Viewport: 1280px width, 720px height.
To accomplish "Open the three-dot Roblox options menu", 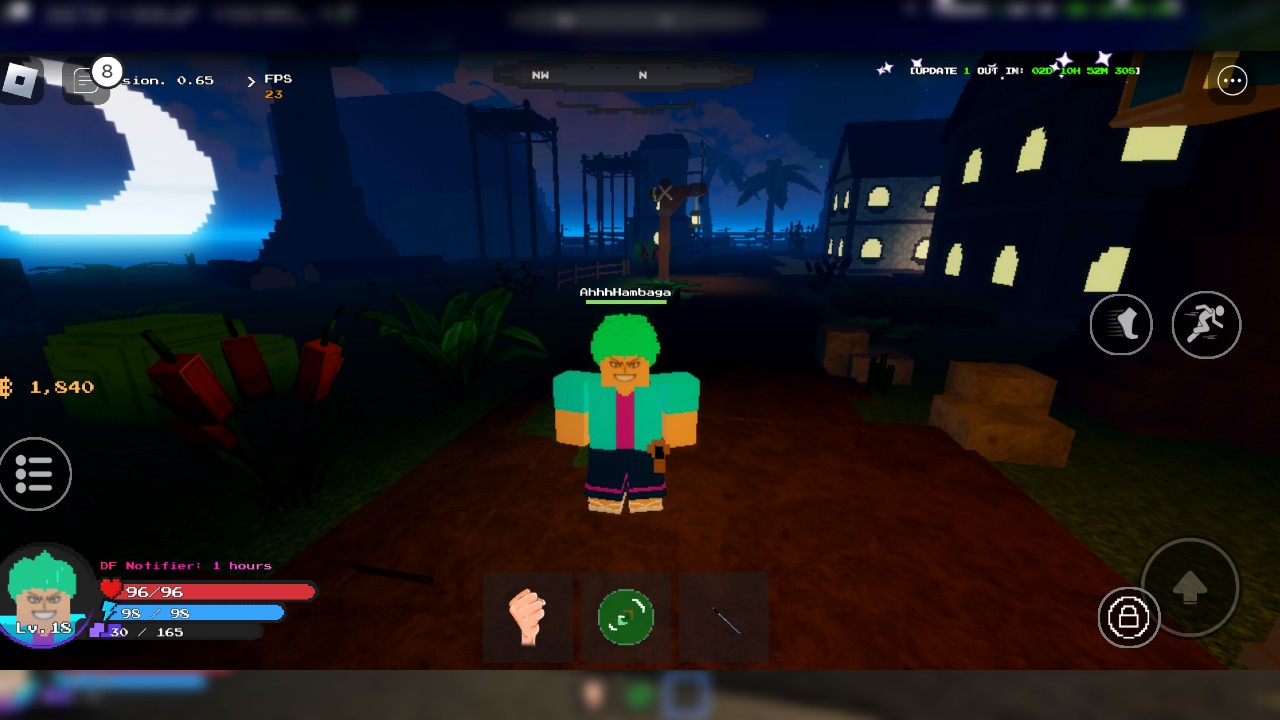I will pyautogui.click(x=1233, y=81).
